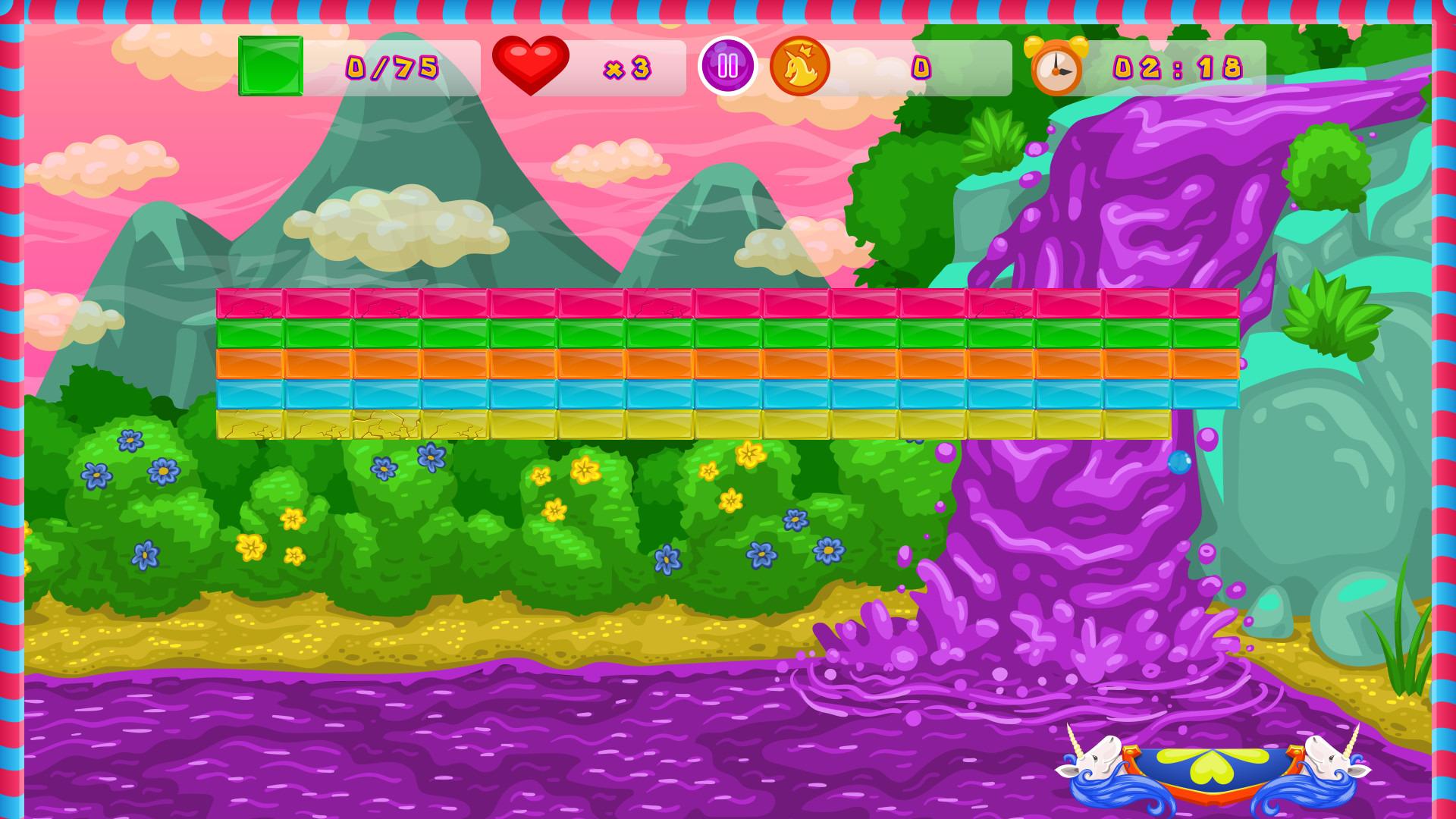The width and height of the screenshot is (1456, 819).
Task: Click the 0/75 brick progress counter
Action: pos(391,67)
